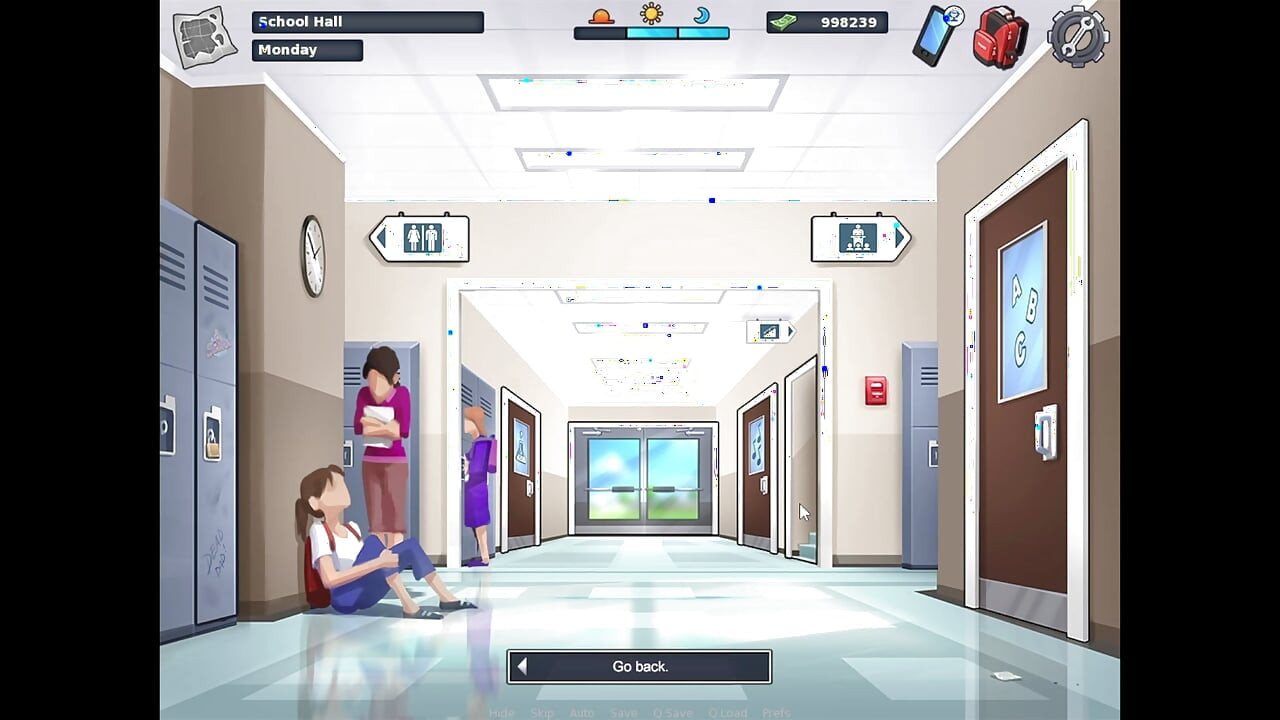1280x720 pixels.
Task: Toggle Skip mode
Action: point(542,712)
